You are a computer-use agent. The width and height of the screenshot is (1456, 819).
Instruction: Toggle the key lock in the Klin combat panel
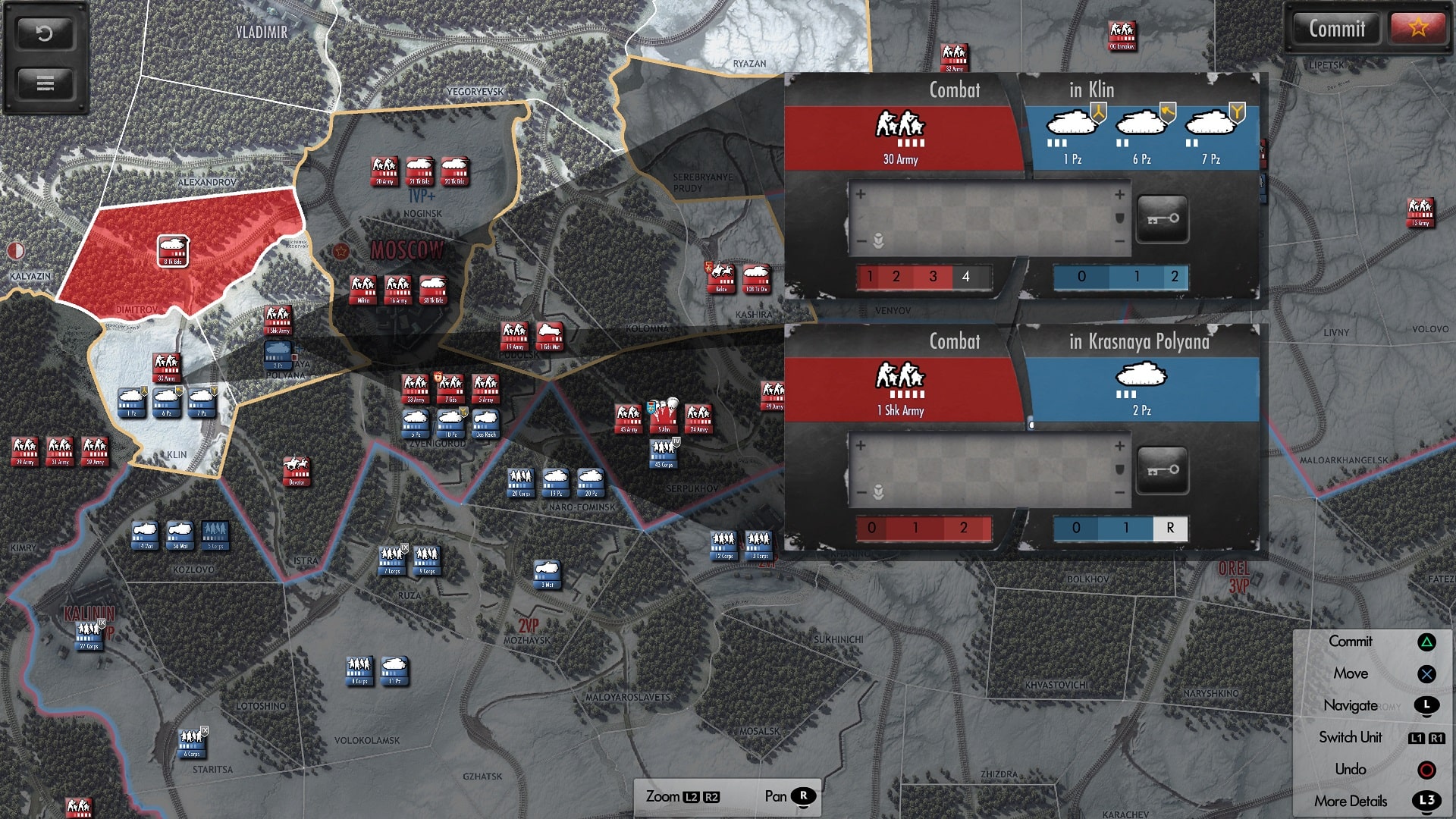click(x=1162, y=219)
